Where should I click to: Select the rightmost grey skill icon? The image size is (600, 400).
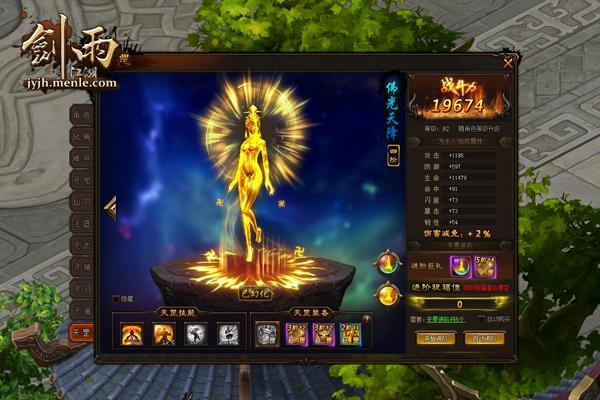click(228, 334)
